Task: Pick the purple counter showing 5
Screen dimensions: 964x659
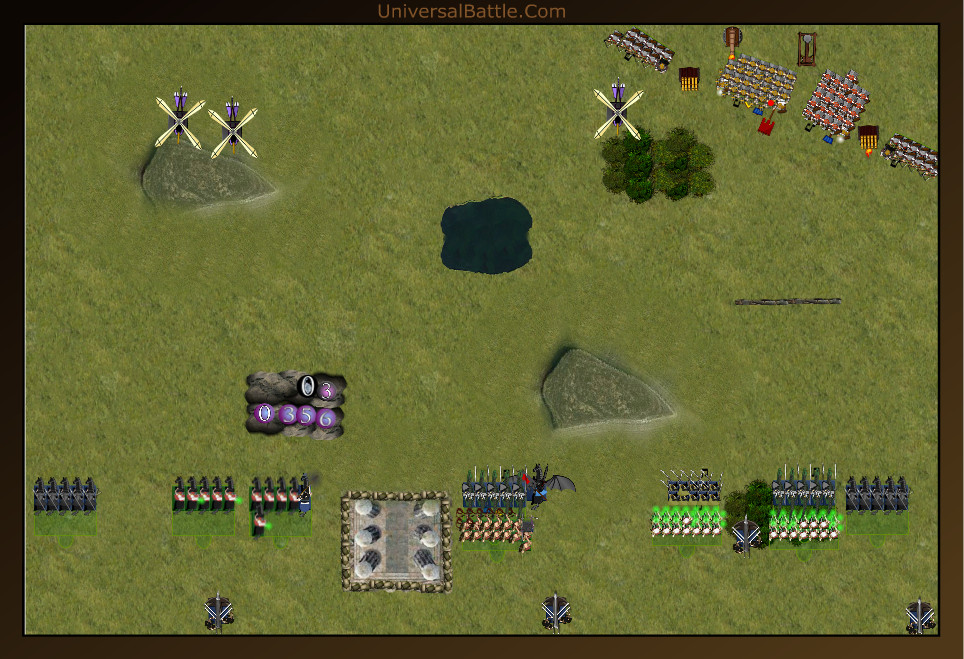Action: click(x=306, y=415)
